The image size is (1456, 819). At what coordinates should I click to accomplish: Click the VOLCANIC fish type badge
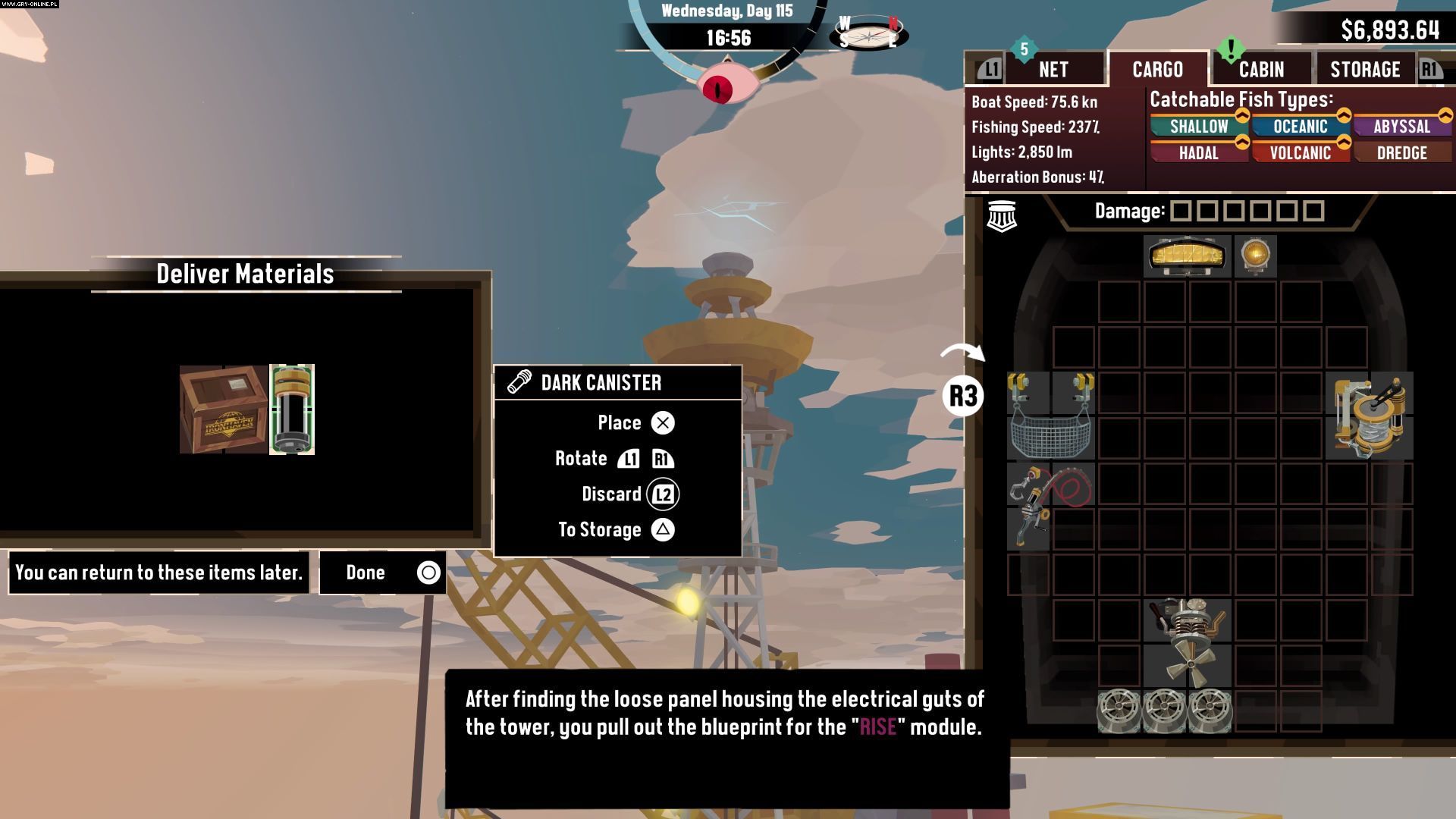tap(1300, 153)
